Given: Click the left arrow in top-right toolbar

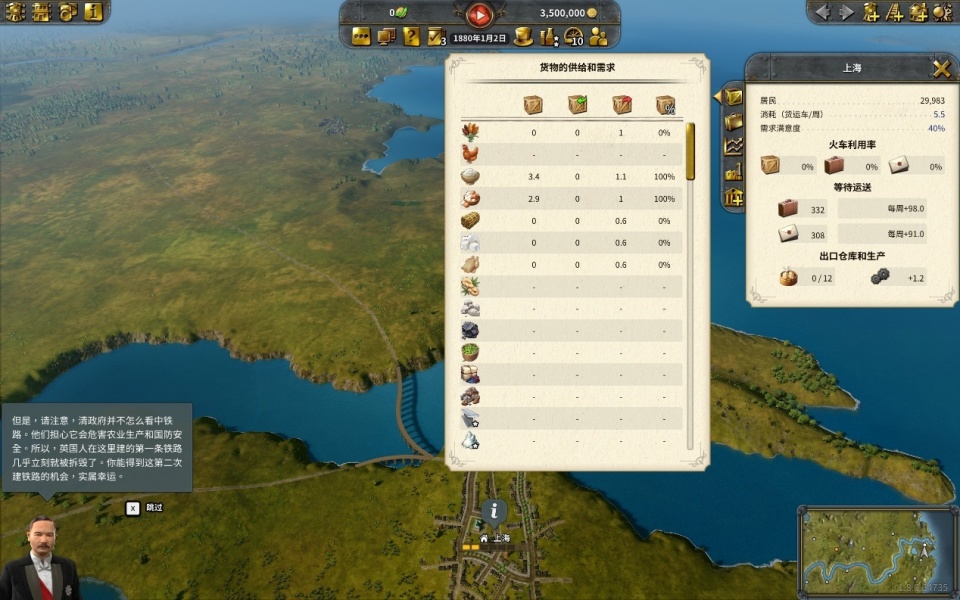Looking at the screenshot, I should click(823, 12).
